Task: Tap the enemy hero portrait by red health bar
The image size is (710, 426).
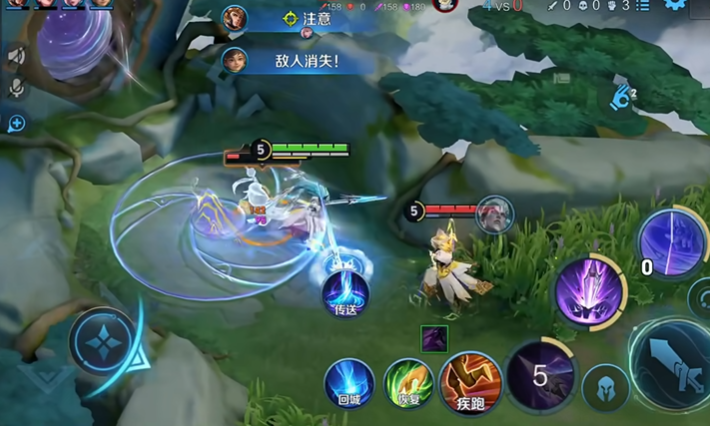Action: coord(493,214)
